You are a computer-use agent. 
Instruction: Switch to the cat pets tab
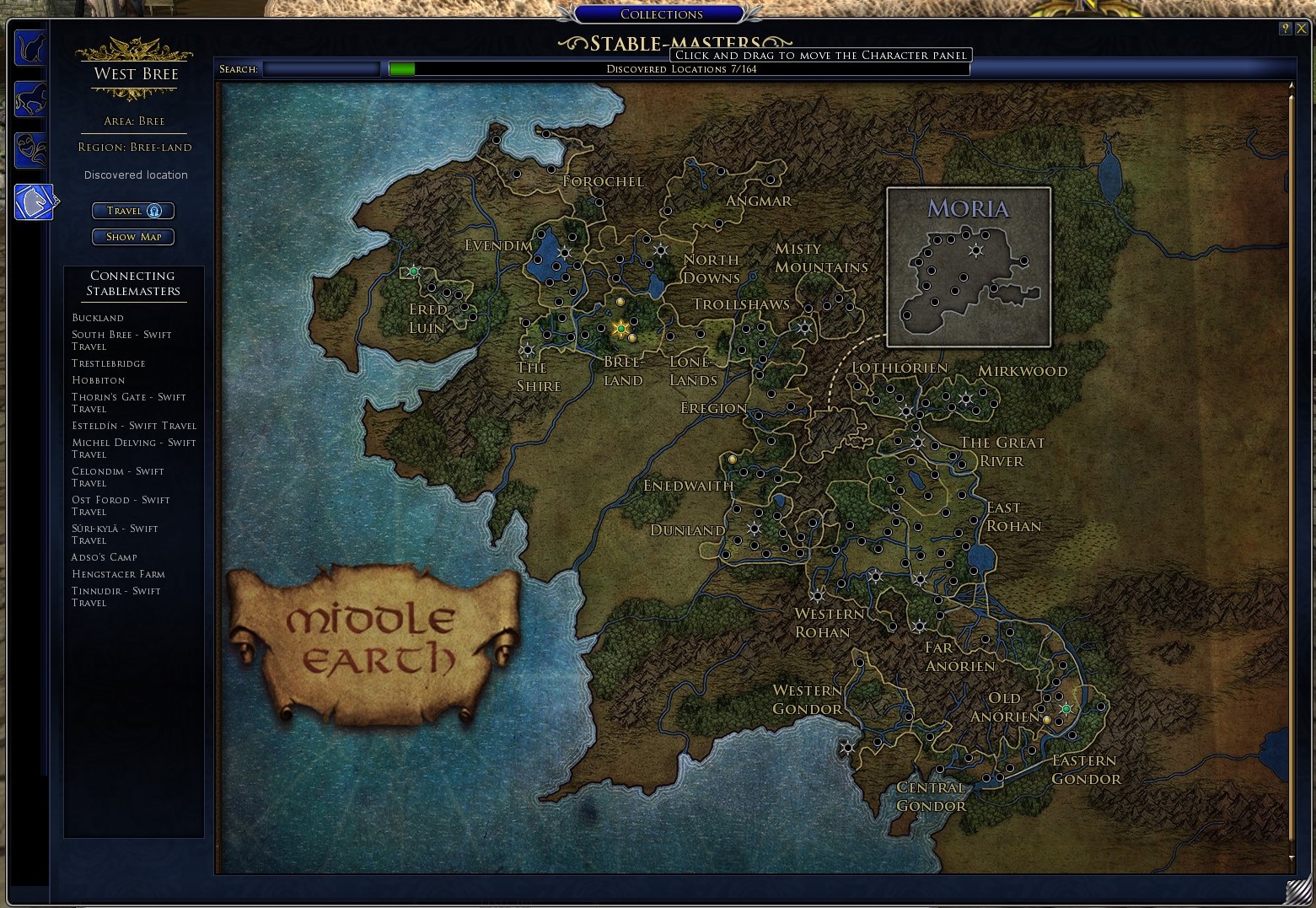31,48
